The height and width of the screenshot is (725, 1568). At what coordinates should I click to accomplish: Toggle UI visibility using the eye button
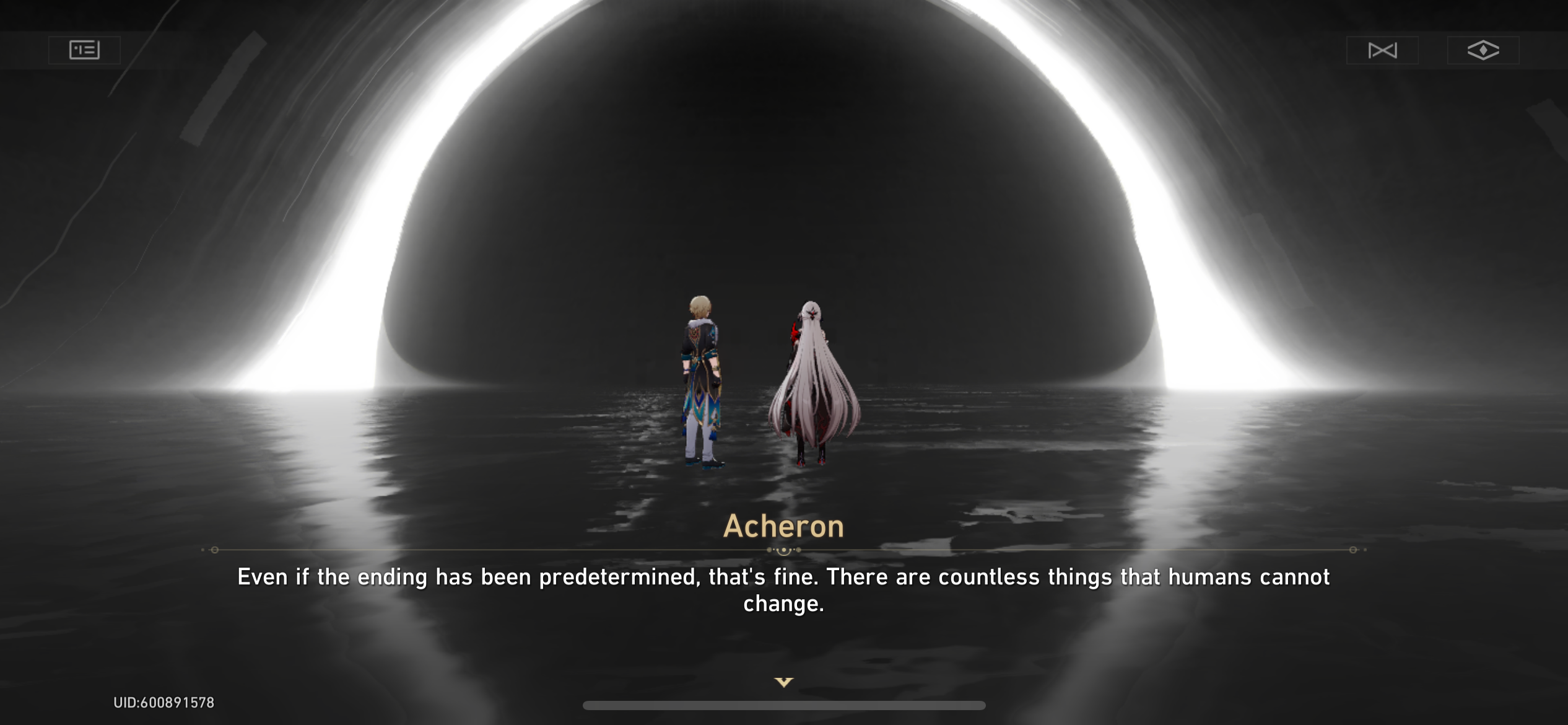[x=1483, y=50]
